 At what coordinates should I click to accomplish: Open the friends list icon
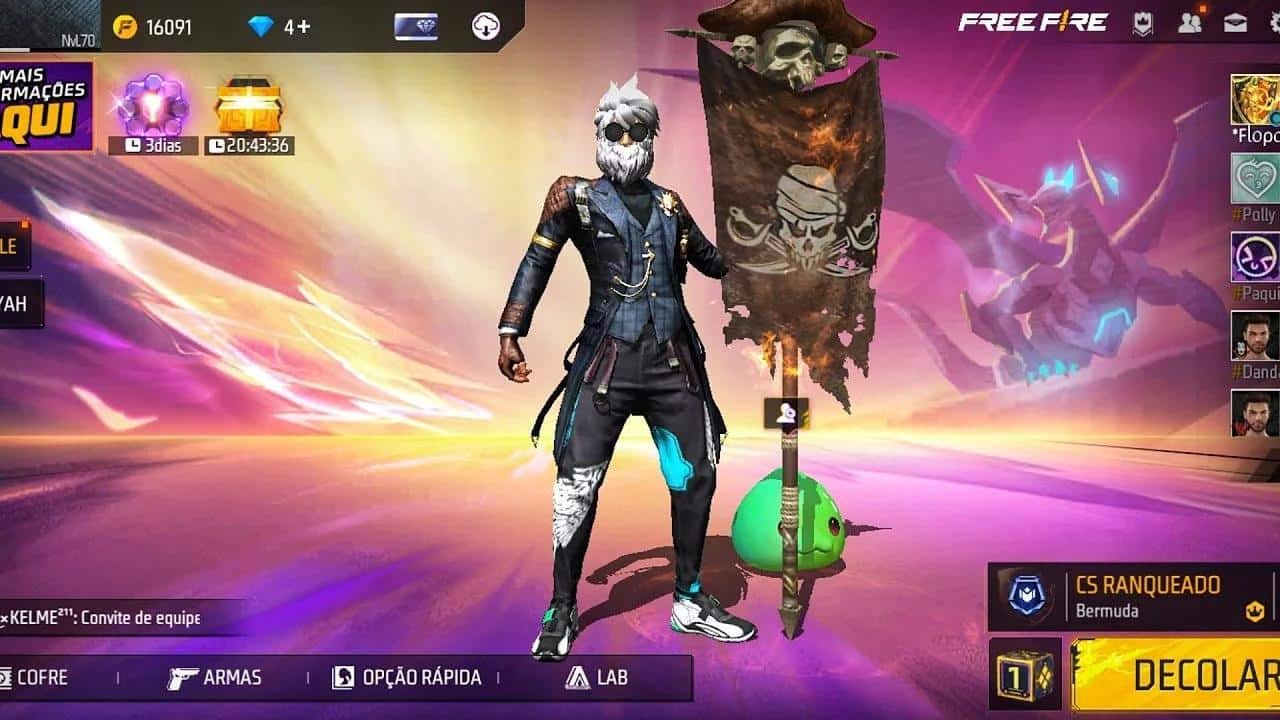pos(1189,23)
